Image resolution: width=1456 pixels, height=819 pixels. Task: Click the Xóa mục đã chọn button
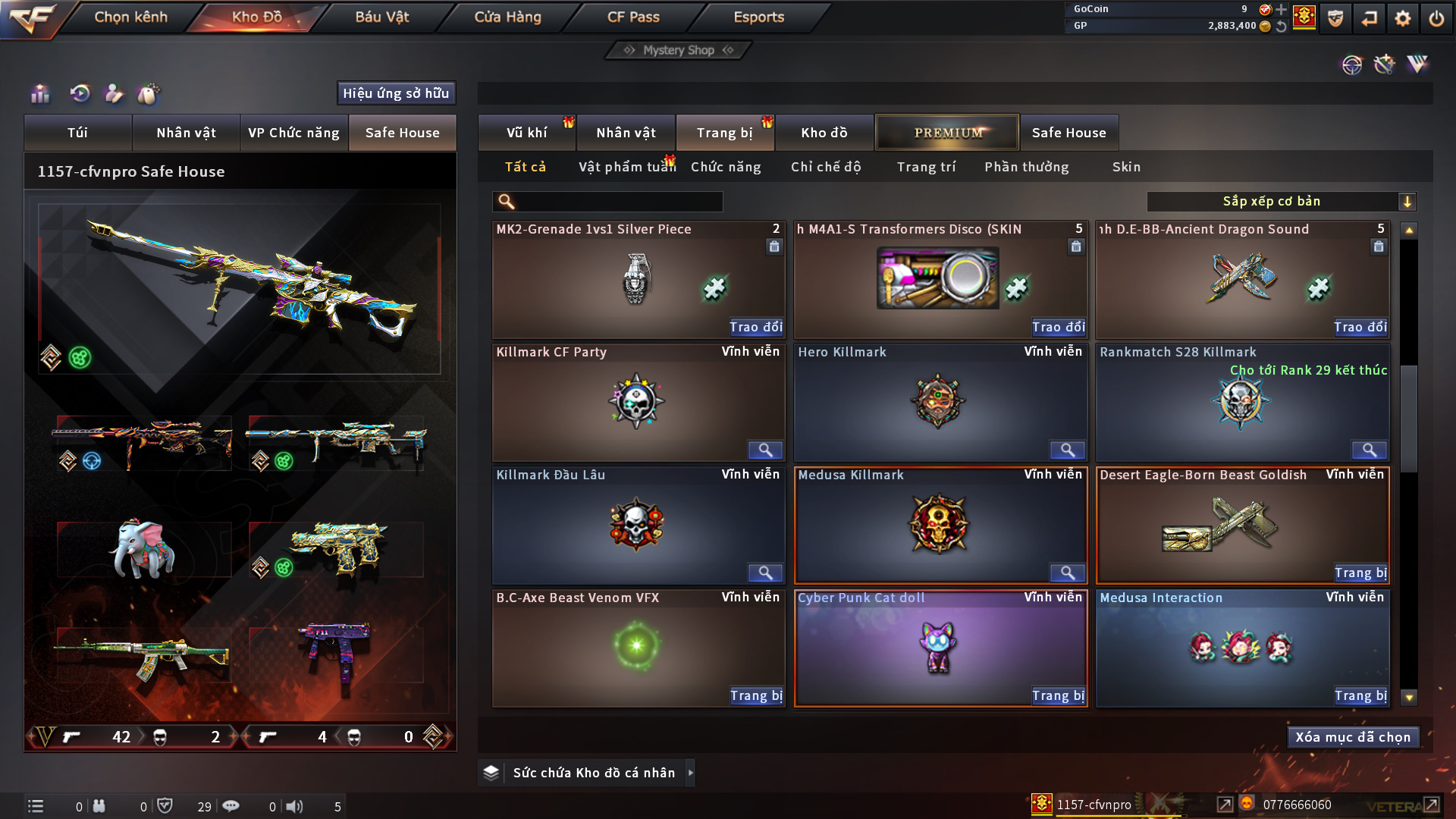pos(1353,737)
